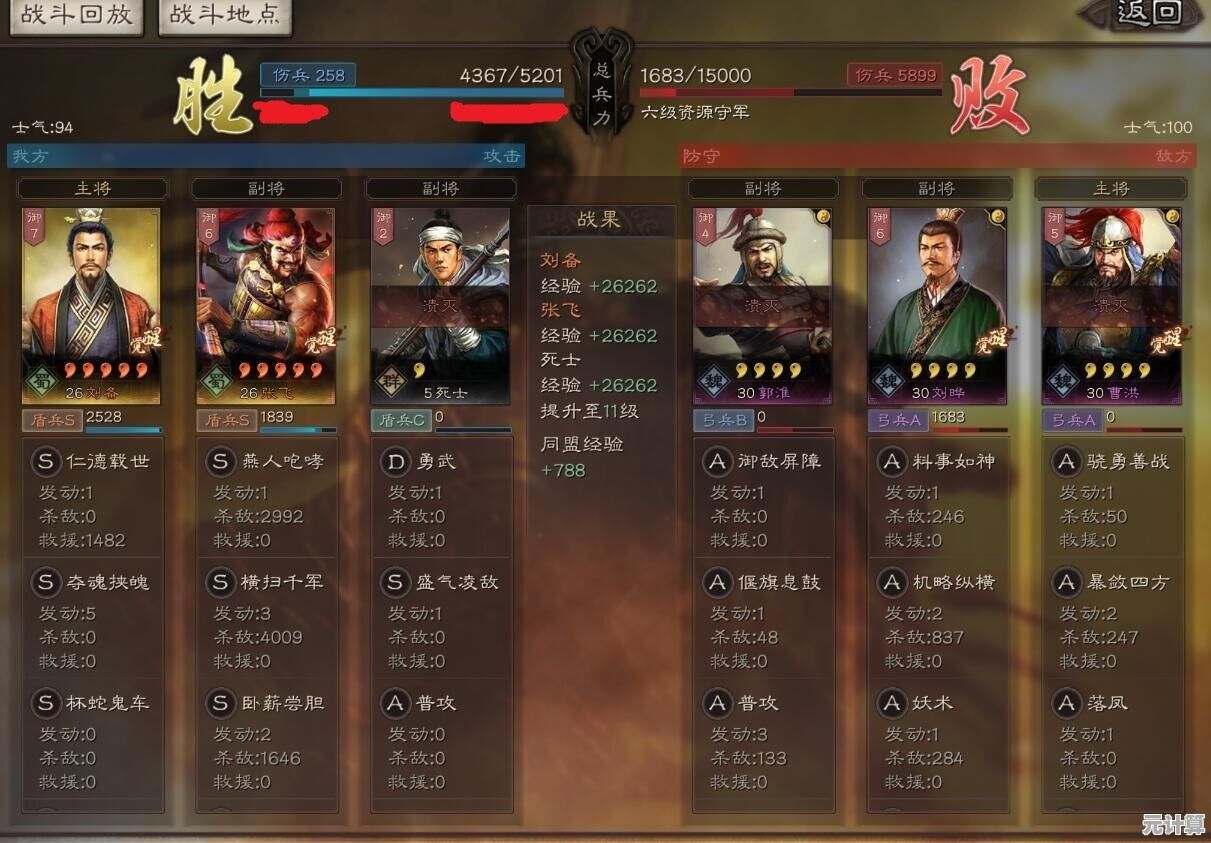
Task: Click the 战斗地点 battle location button
Action: click(x=224, y=16)
